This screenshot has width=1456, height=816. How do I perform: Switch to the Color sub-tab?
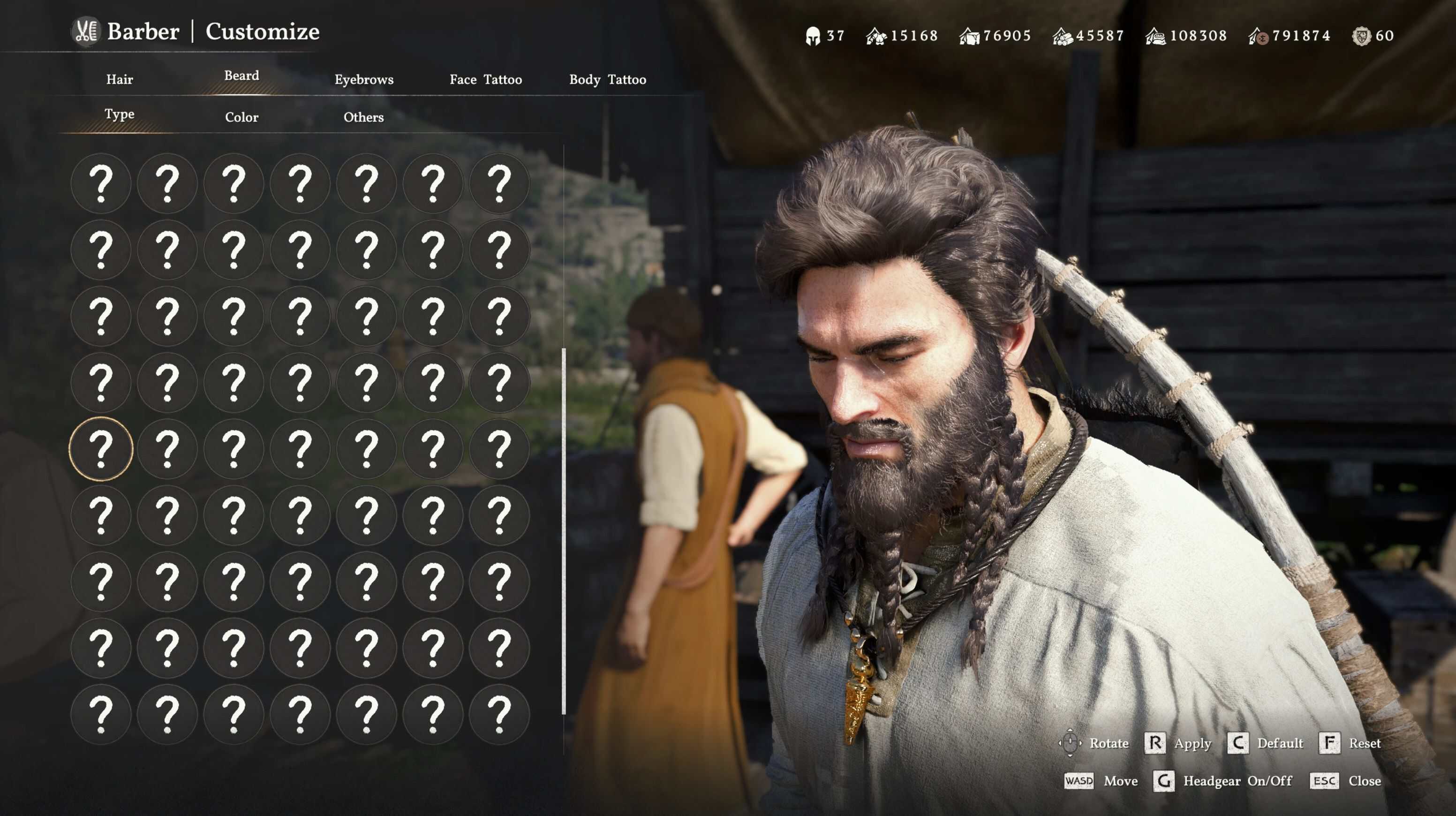tap(241, 118)
